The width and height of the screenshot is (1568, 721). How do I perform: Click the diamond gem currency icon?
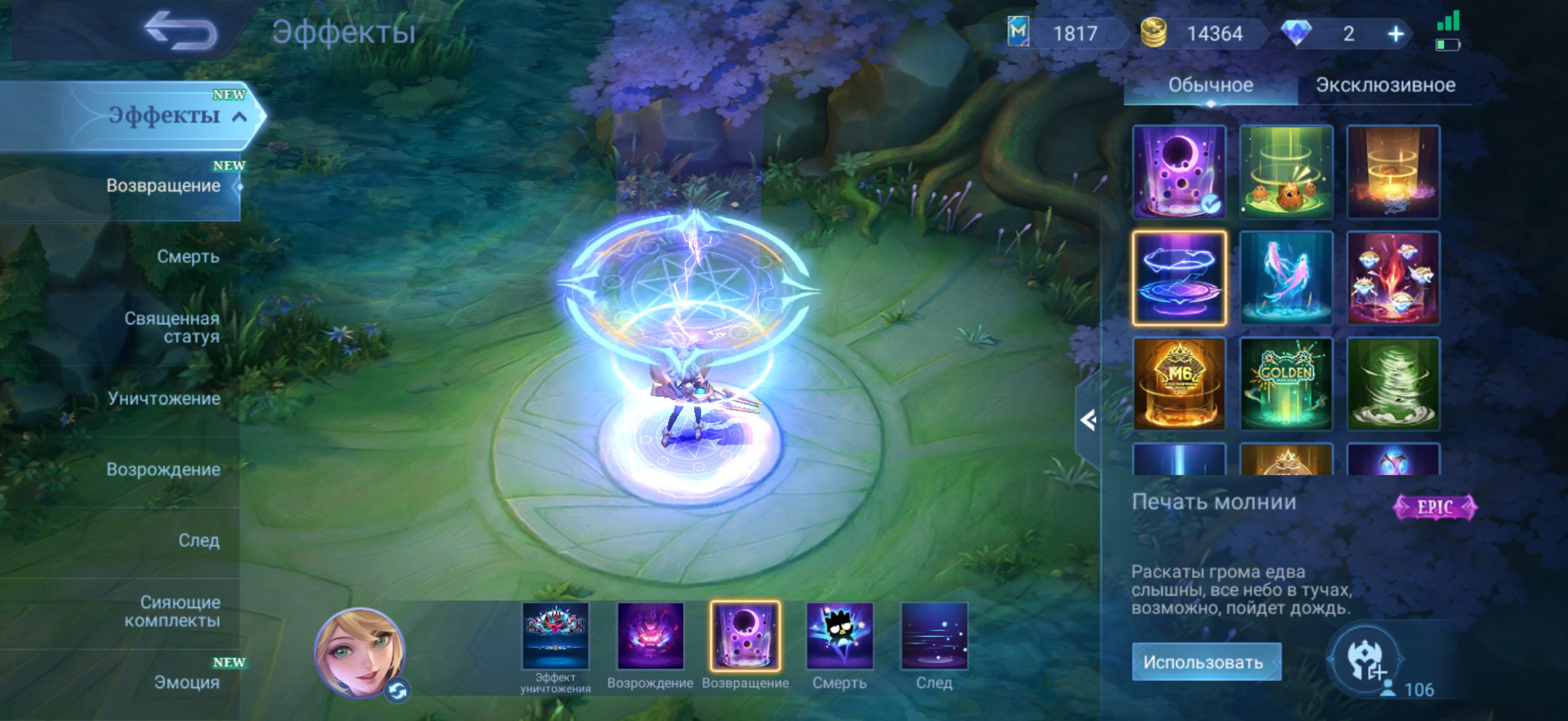coord(1298,33)
